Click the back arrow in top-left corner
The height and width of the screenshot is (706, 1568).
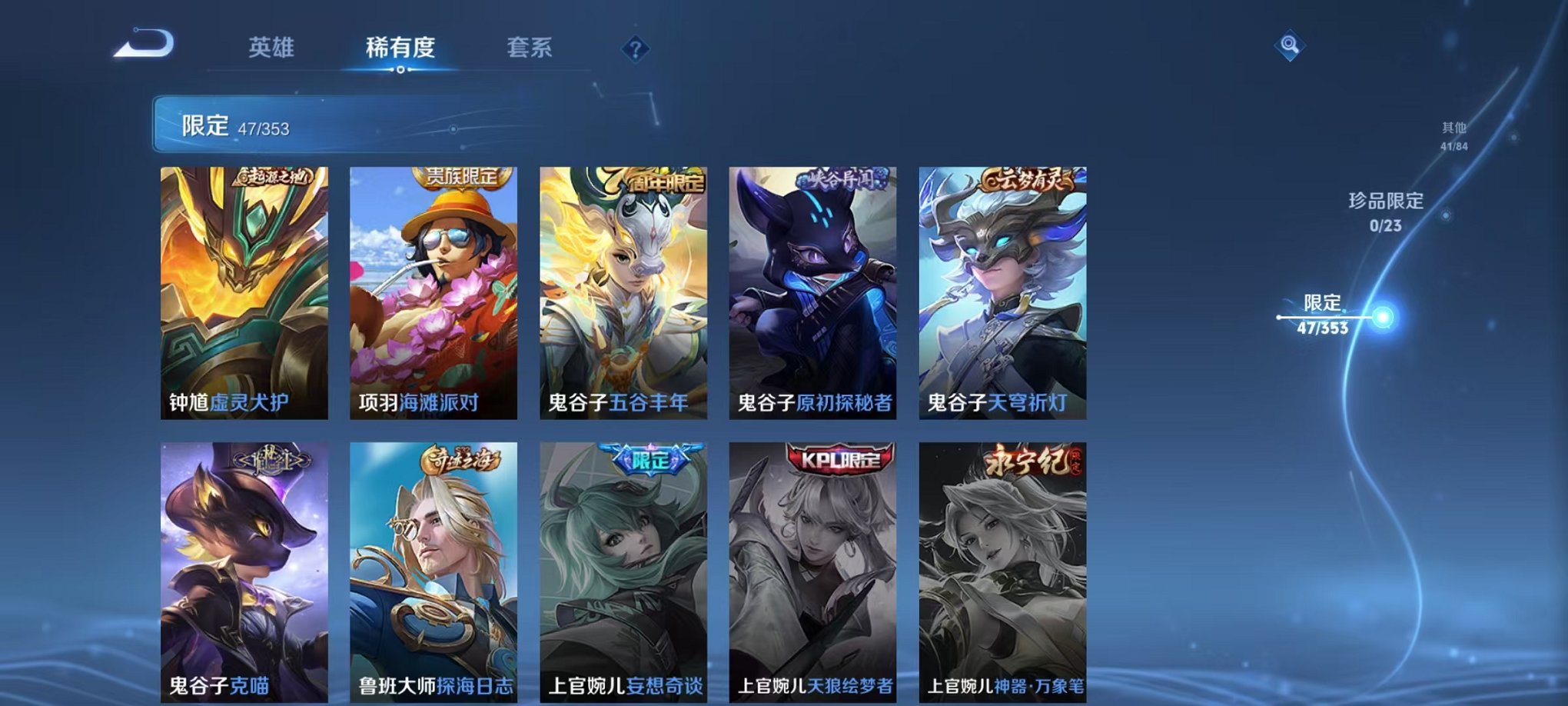coord(142,48)
